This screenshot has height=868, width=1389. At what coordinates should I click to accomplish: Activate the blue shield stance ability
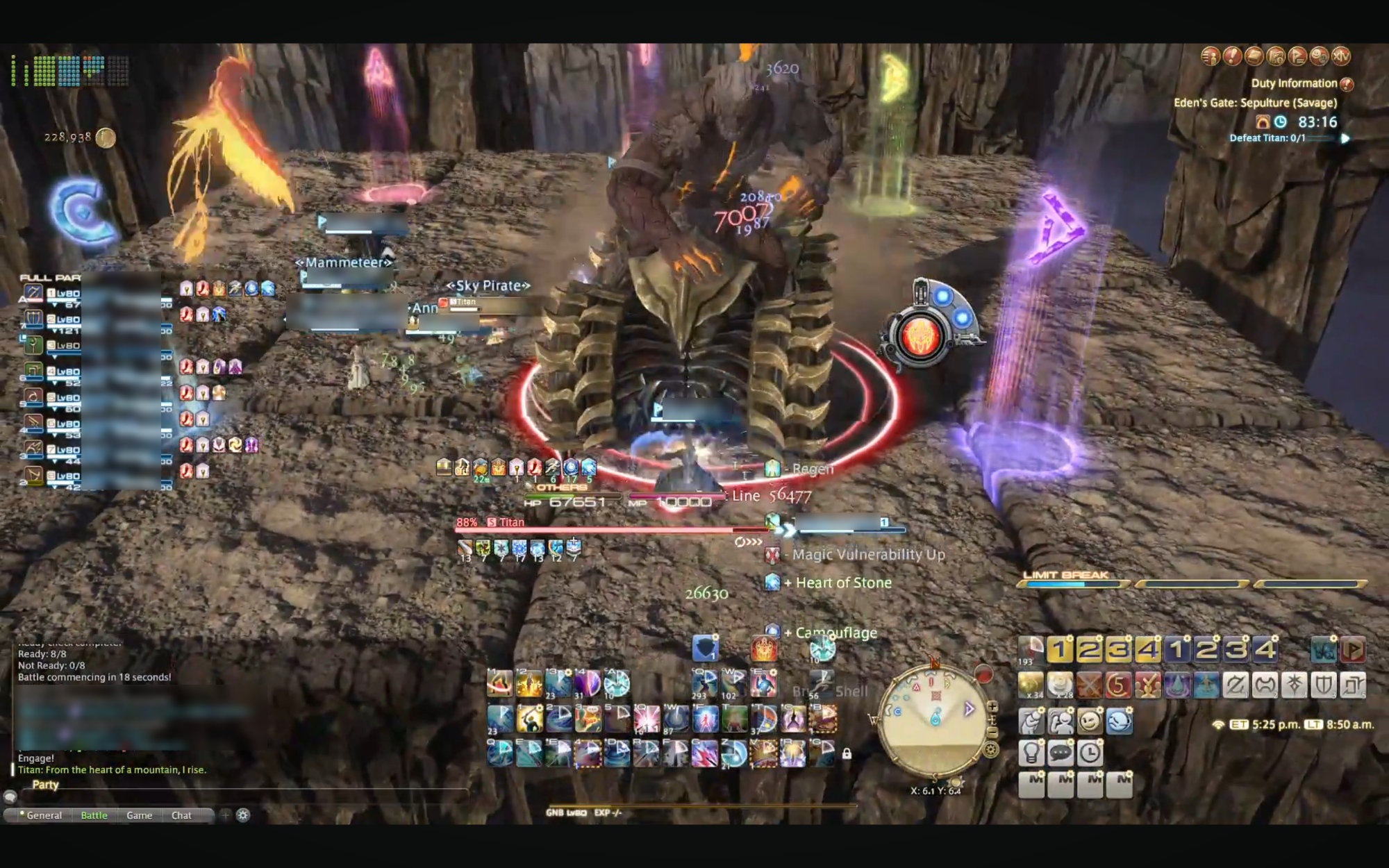(x=705, y=649)
